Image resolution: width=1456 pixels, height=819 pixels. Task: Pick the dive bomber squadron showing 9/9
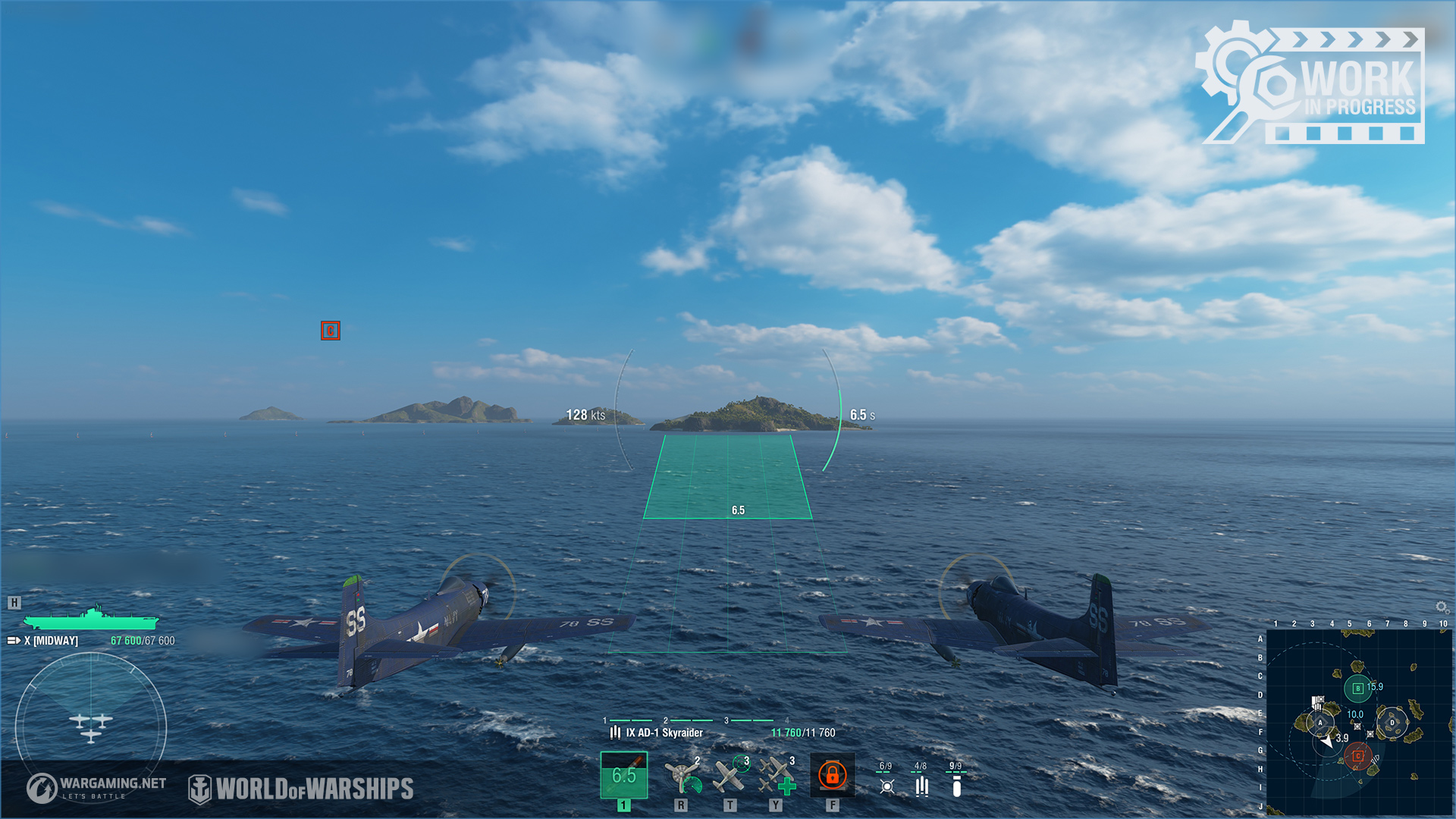tap(956, 780)
